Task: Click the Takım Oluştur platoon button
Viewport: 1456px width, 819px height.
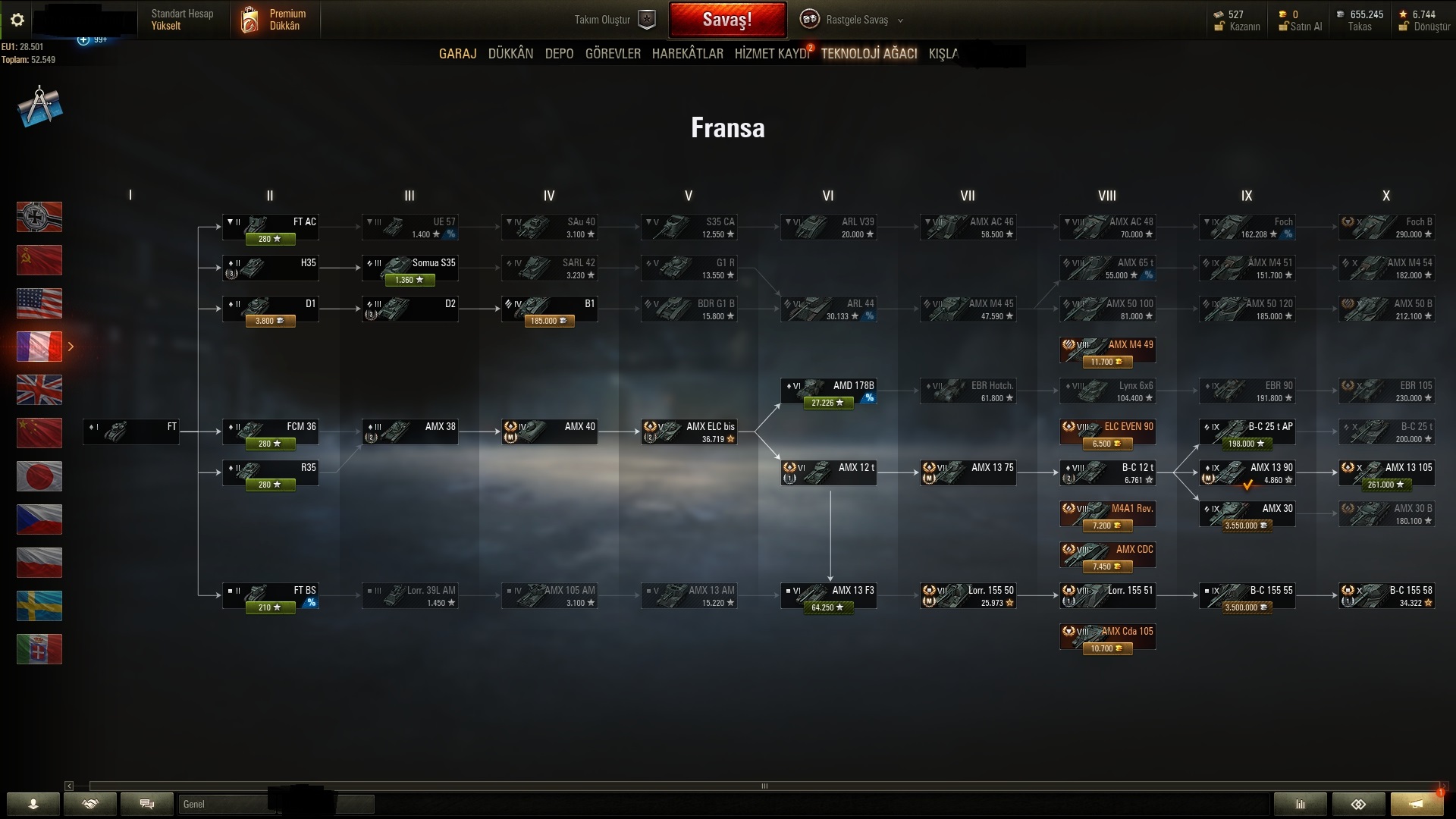Action: (x=614, y=20)
